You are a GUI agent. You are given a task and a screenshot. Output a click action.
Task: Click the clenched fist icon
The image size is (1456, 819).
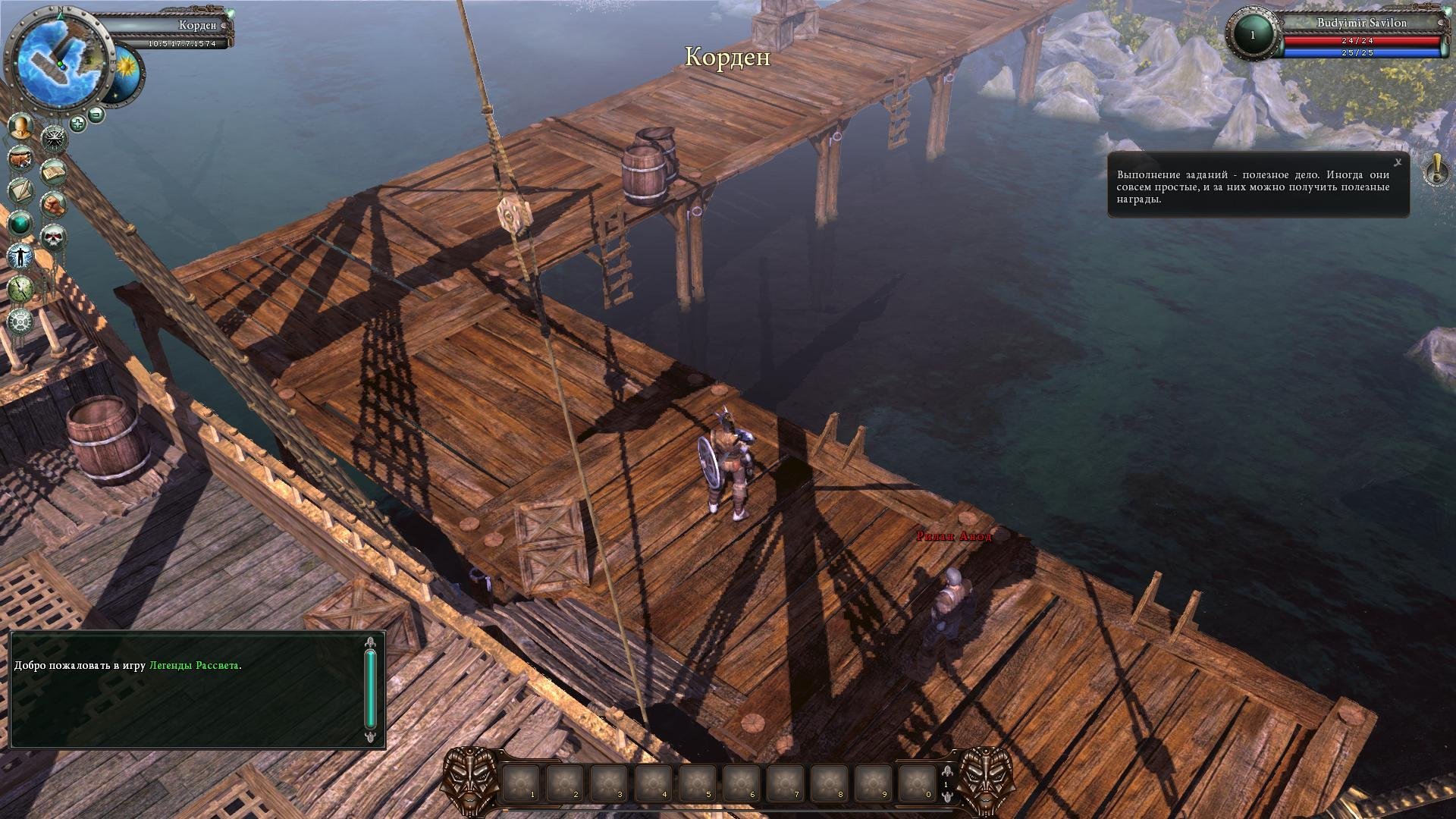point(53,204)
